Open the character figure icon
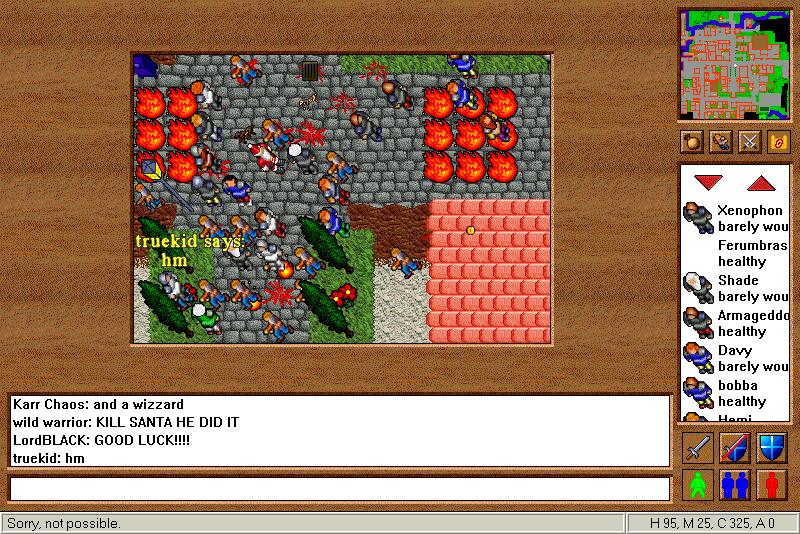Image resolution: width=800 pixels, height=534 pixels. (720, 142)
